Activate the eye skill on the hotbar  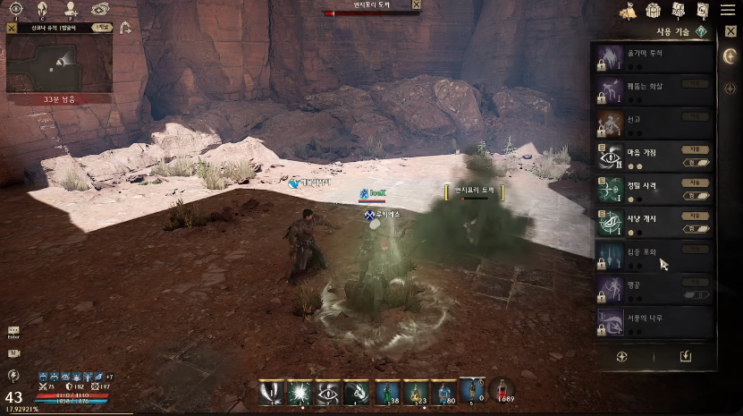pyautogui.click(x=327, y=391)
